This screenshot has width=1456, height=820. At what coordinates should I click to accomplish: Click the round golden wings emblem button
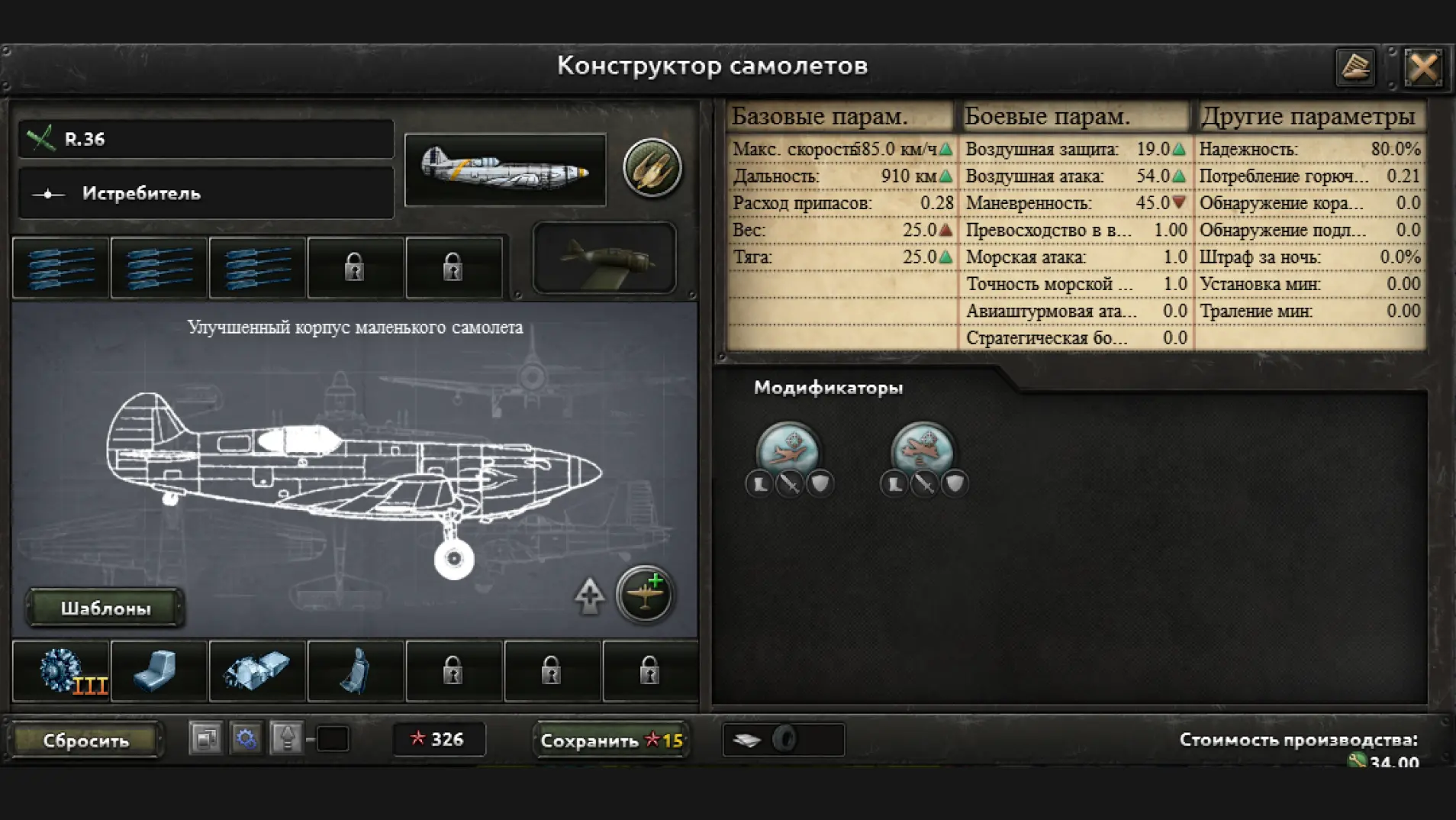tap(652, 168)
